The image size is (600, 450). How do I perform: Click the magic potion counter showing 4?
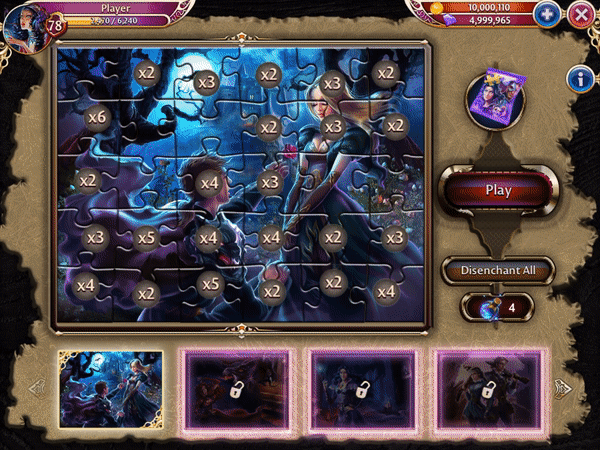497,307
